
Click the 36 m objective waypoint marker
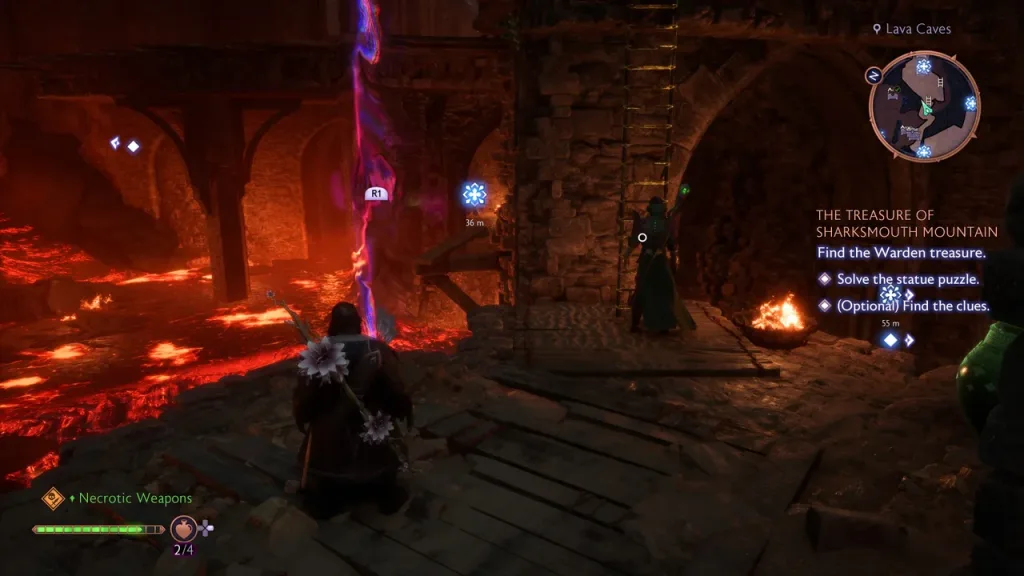[474, 194]
